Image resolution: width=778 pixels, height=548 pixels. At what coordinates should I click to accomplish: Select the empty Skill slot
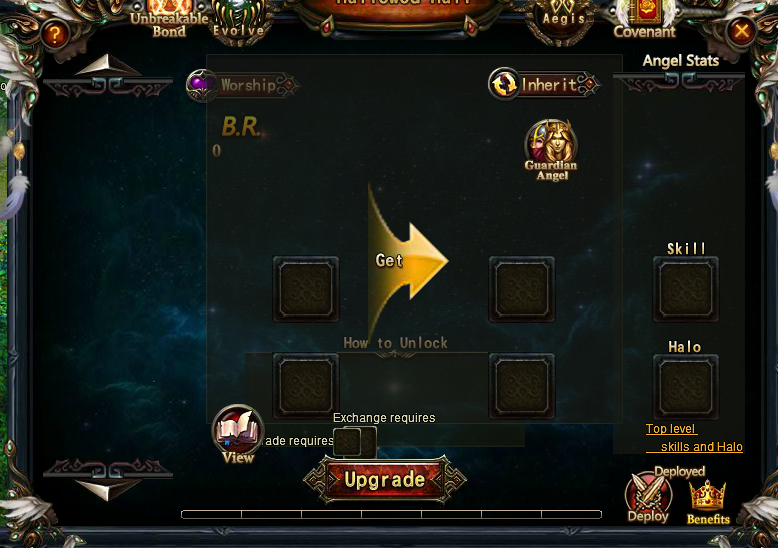(x=685, y=289)
